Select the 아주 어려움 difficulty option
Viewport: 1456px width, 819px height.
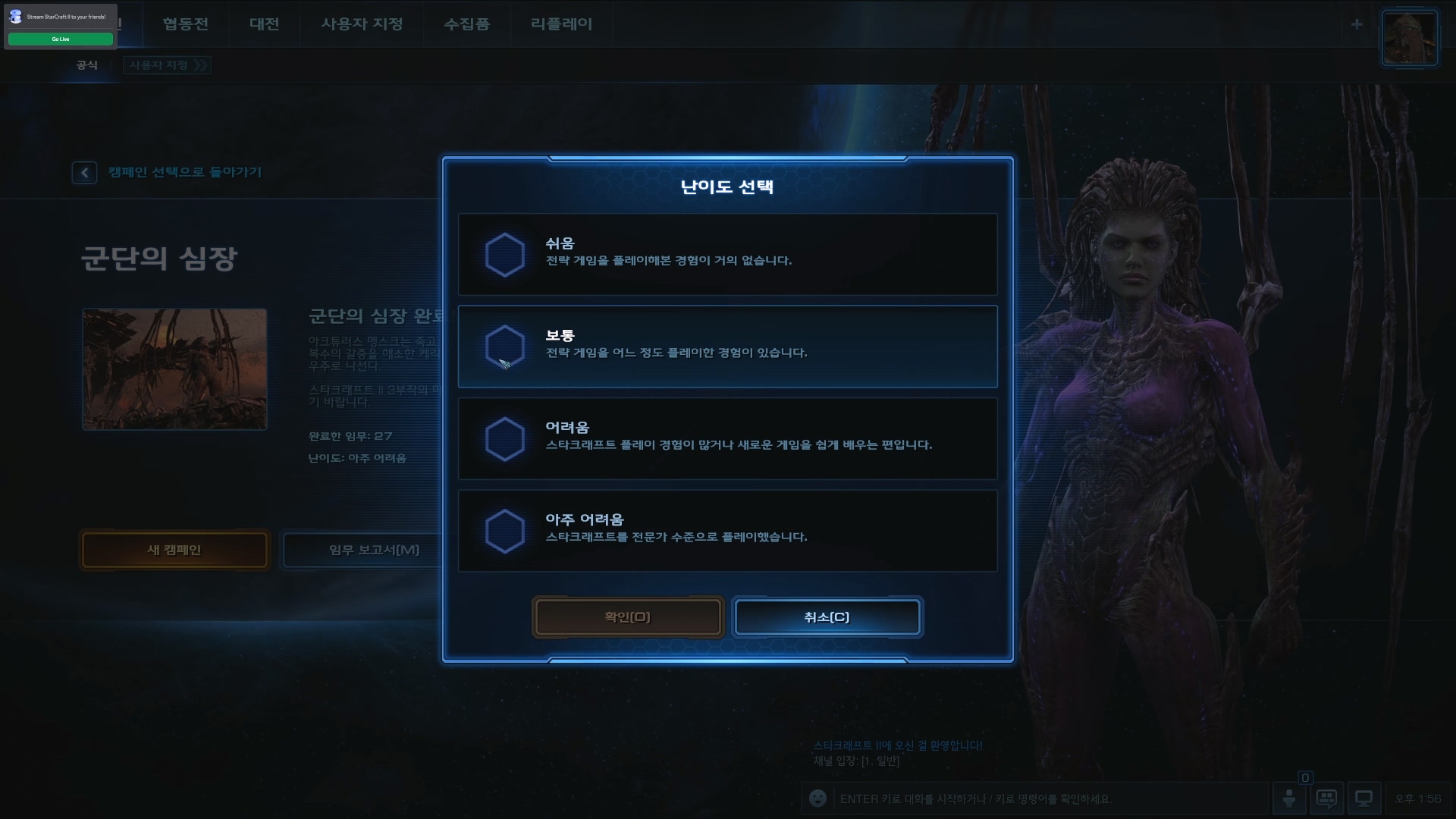(x=726, y=530)
